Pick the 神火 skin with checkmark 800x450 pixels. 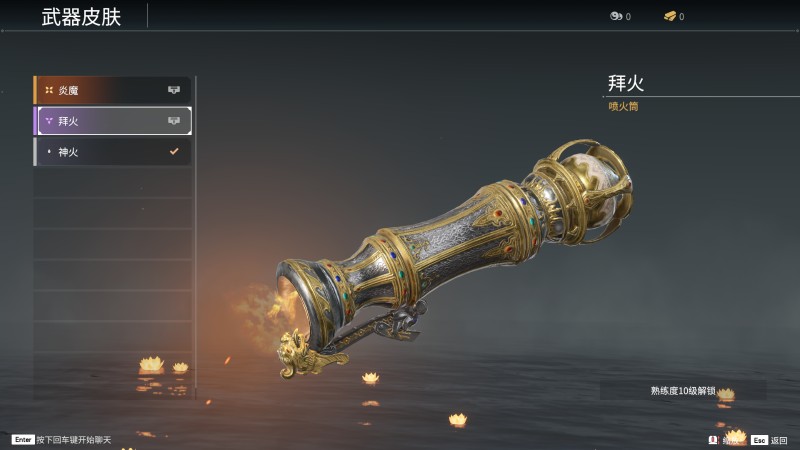112,152
